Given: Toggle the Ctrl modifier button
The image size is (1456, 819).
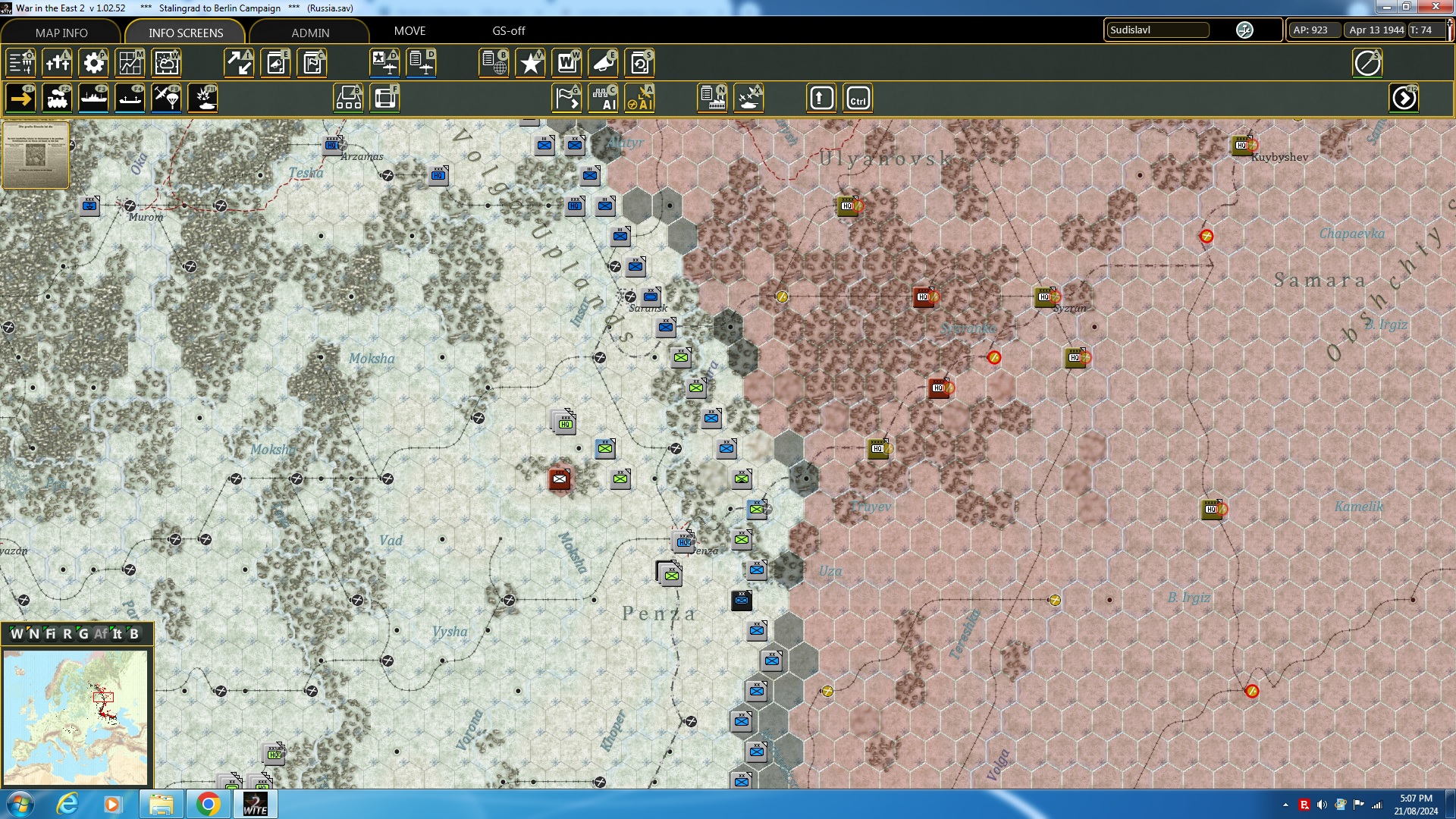Looking at the screenshot, I should pyautogui.click(x=858, y=97).
